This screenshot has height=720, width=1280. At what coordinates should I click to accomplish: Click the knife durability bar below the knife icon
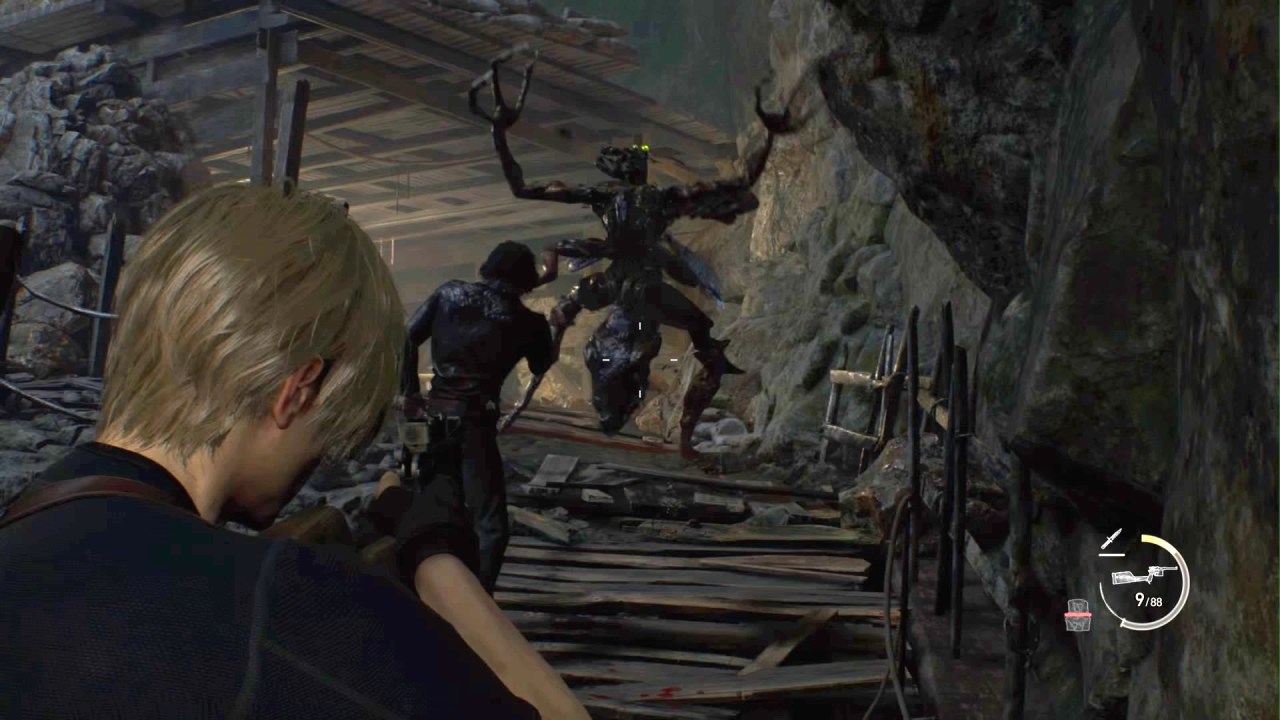click(1112, 554)
